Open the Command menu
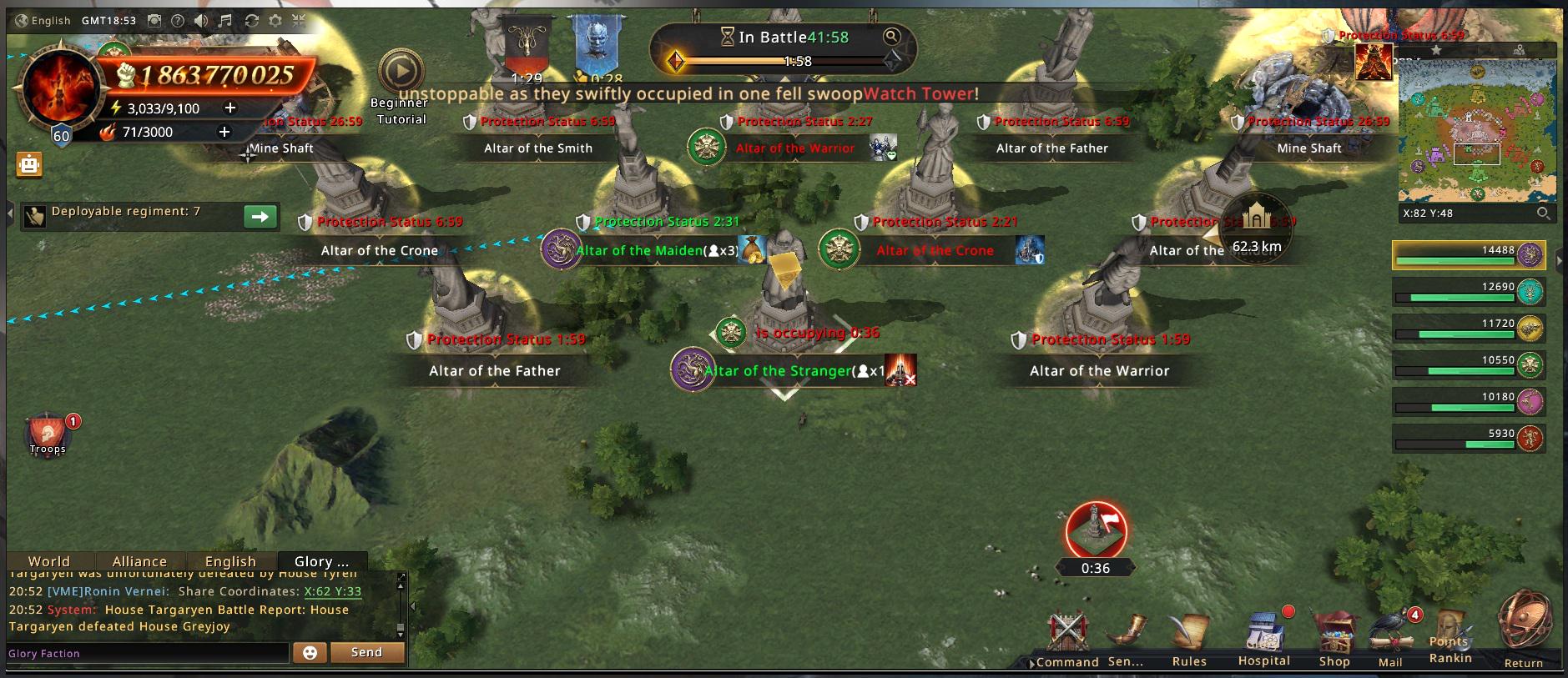Viewport: 1568px width, 678px height. click(x=1067, y=638)
